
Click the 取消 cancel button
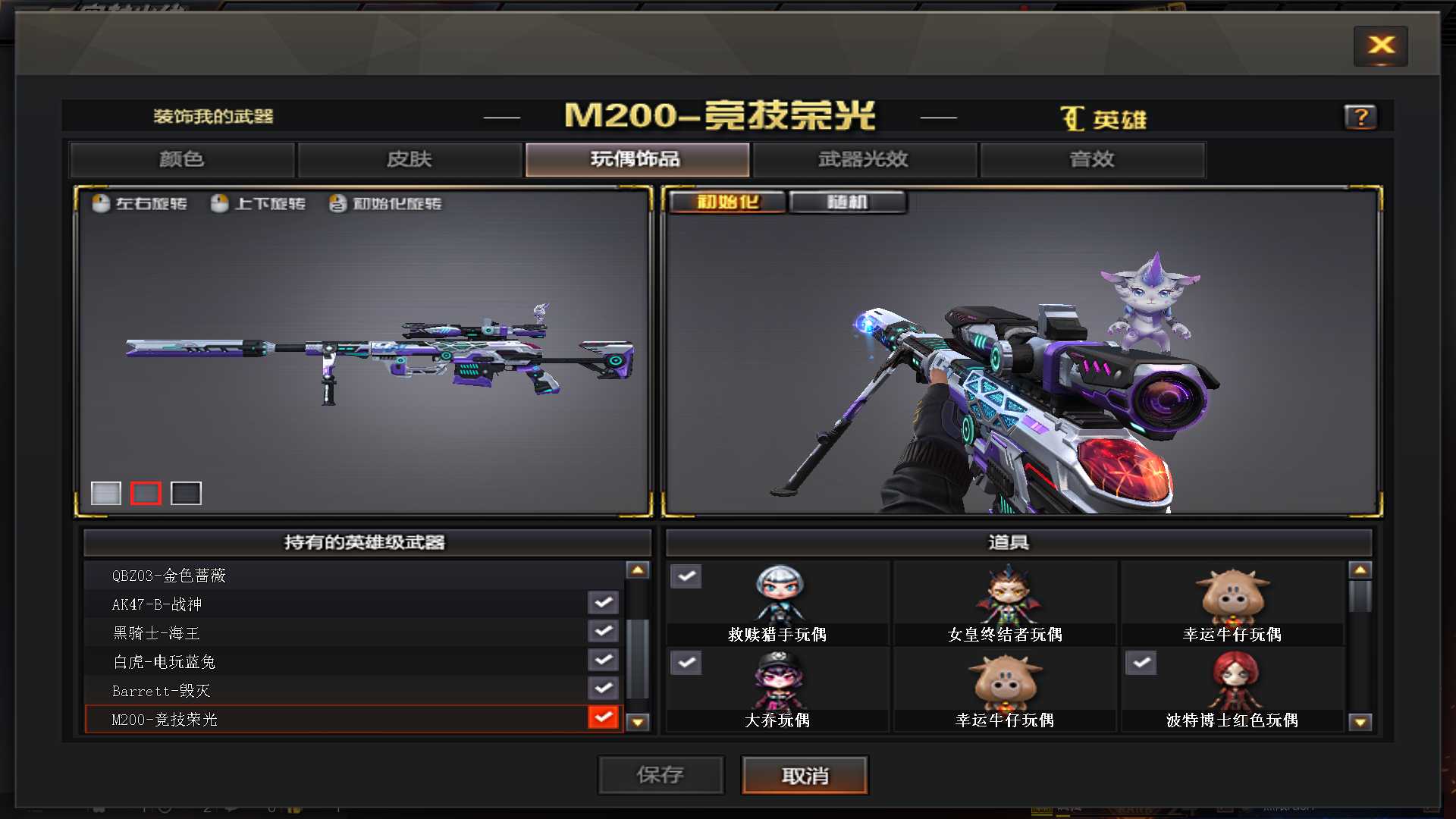tap(804, 775)
